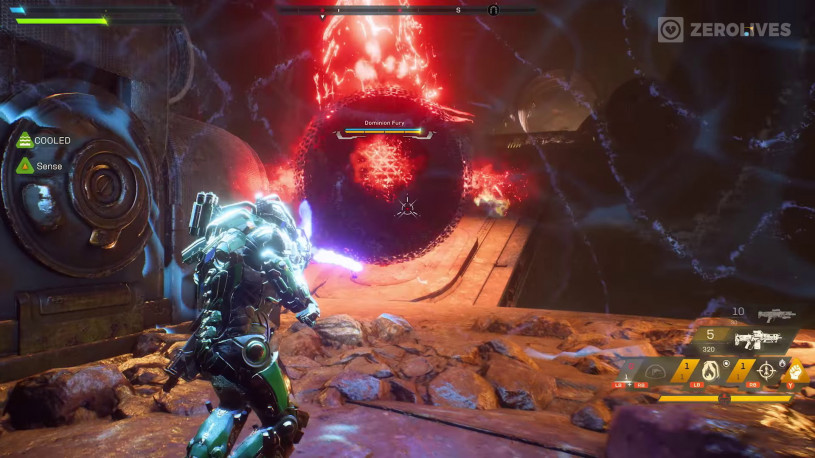Select the greyed-out dome support ability
The height and width of the screenshot is (458, 815).
(654, 371)
